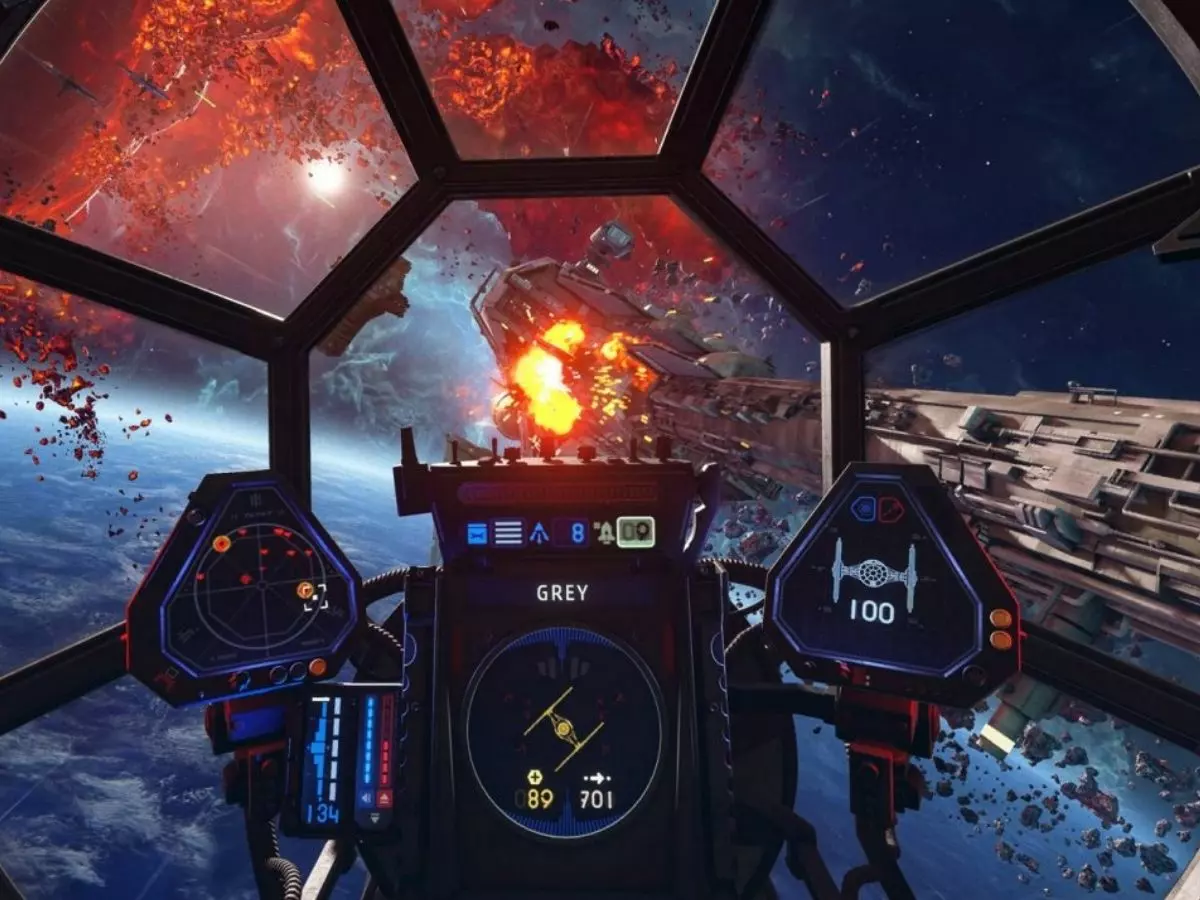
Task: Select the bracketed target marker on radar
Action: point(311,593)
